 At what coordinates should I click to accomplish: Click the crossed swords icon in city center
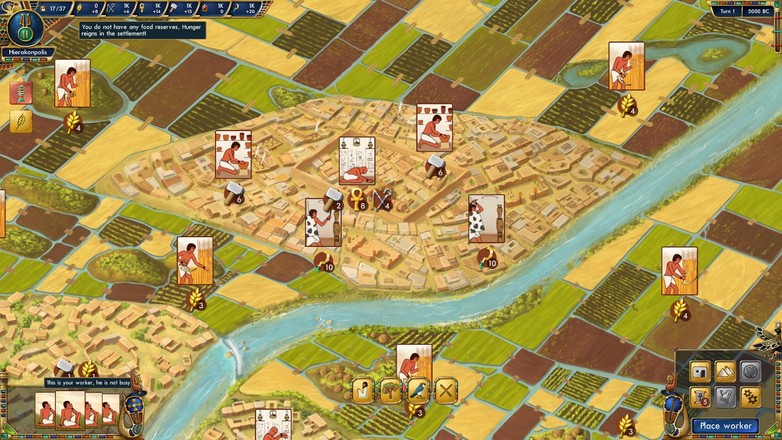383,199
